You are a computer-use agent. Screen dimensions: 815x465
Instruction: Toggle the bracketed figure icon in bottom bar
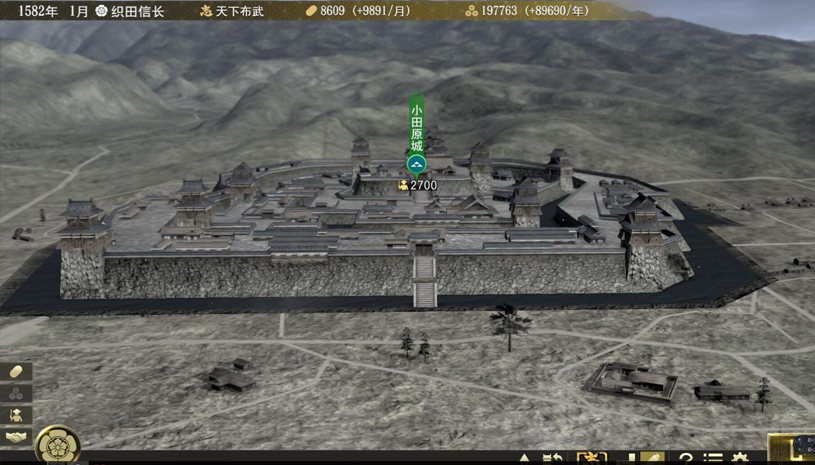point(591,459)
